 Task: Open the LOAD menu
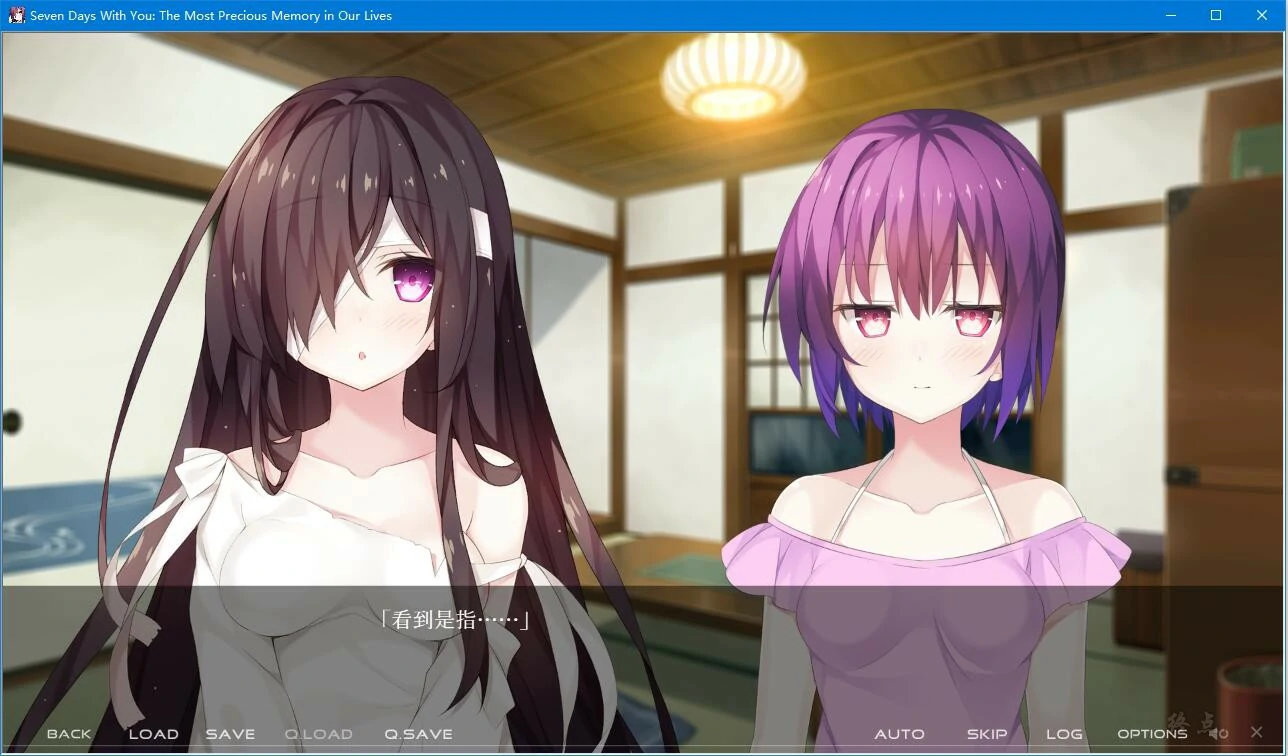click(x=153, y=734)
